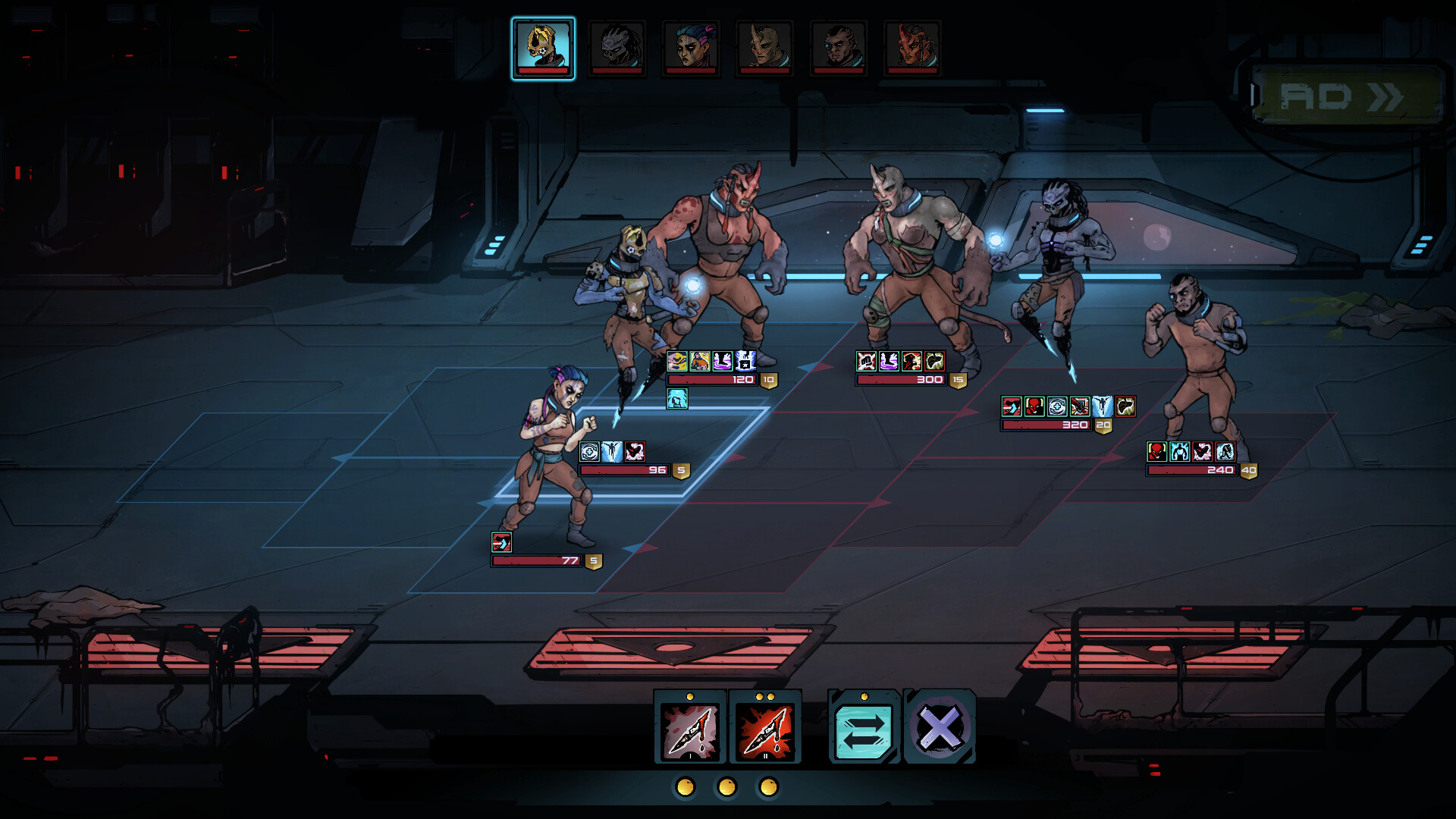
Task: Click the purple X end-turn button
Action: [939, 728]
